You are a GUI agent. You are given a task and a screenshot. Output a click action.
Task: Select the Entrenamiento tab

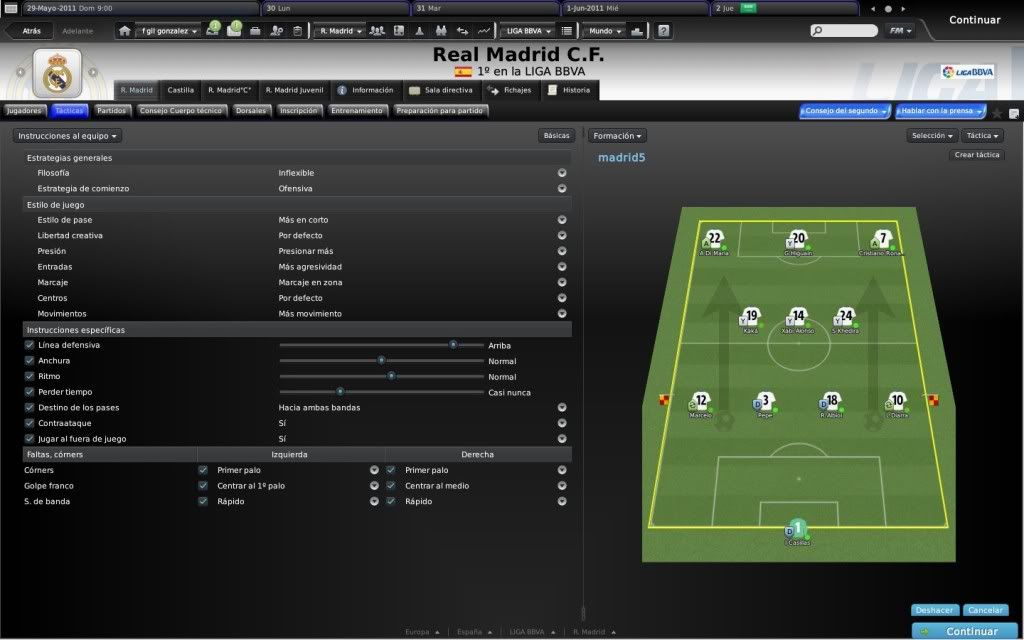357,111
